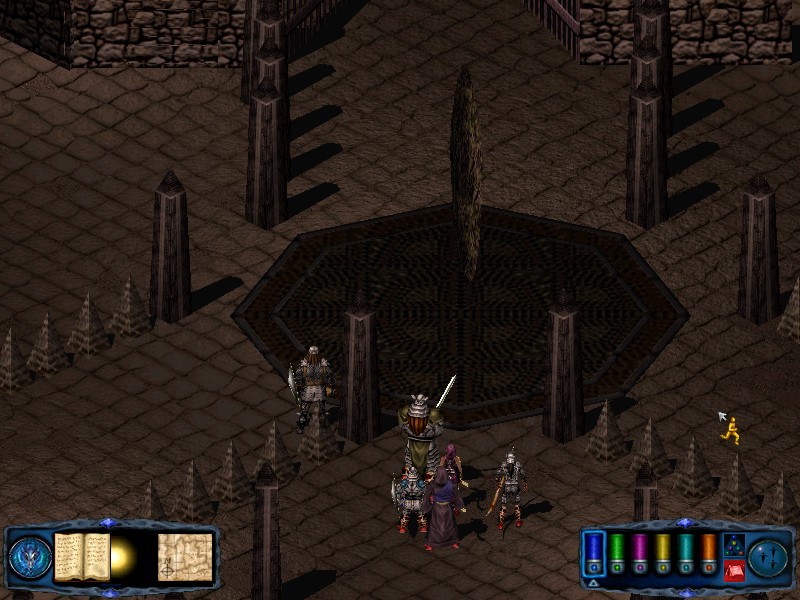Select the teal party member tube

tap(685, 552)
